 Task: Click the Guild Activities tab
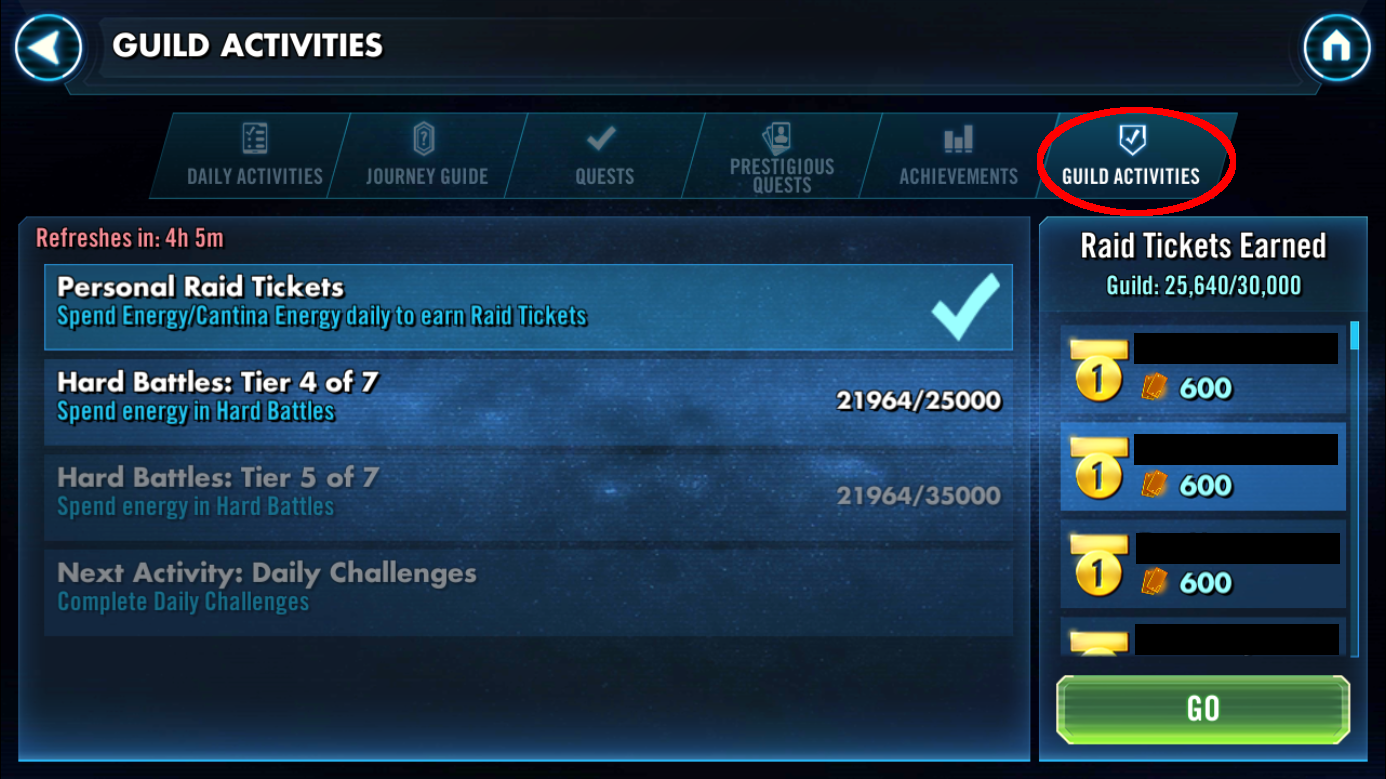(1131, 156)
